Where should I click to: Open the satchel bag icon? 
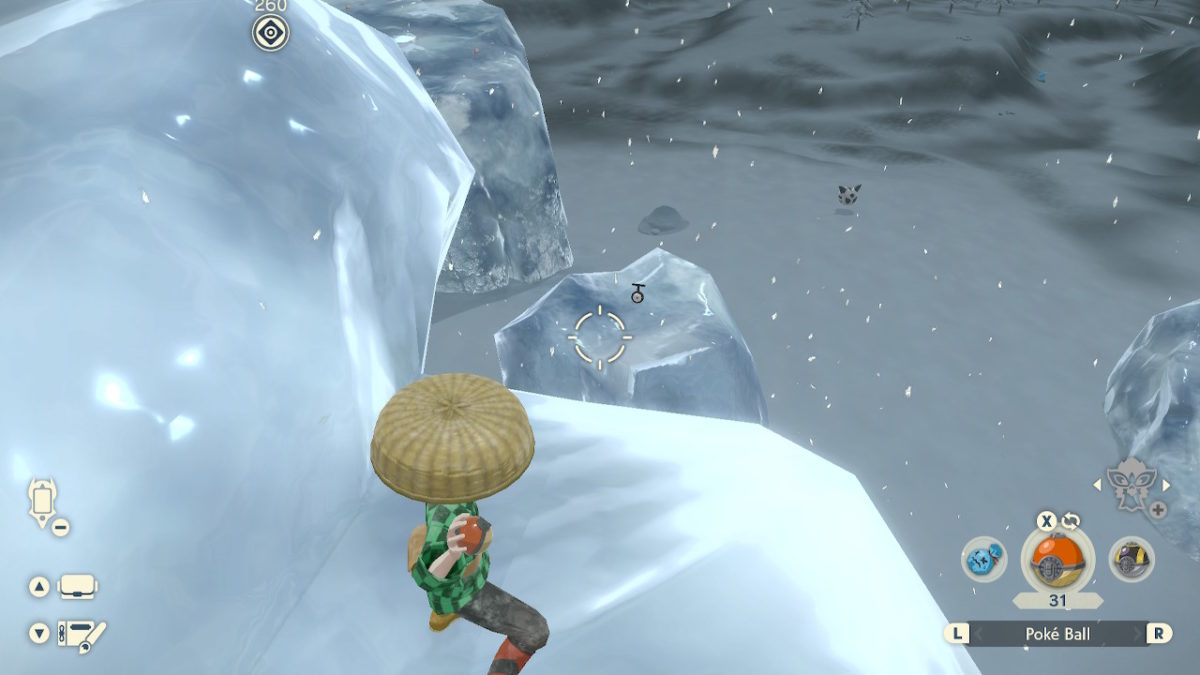[x=77, y=587]
